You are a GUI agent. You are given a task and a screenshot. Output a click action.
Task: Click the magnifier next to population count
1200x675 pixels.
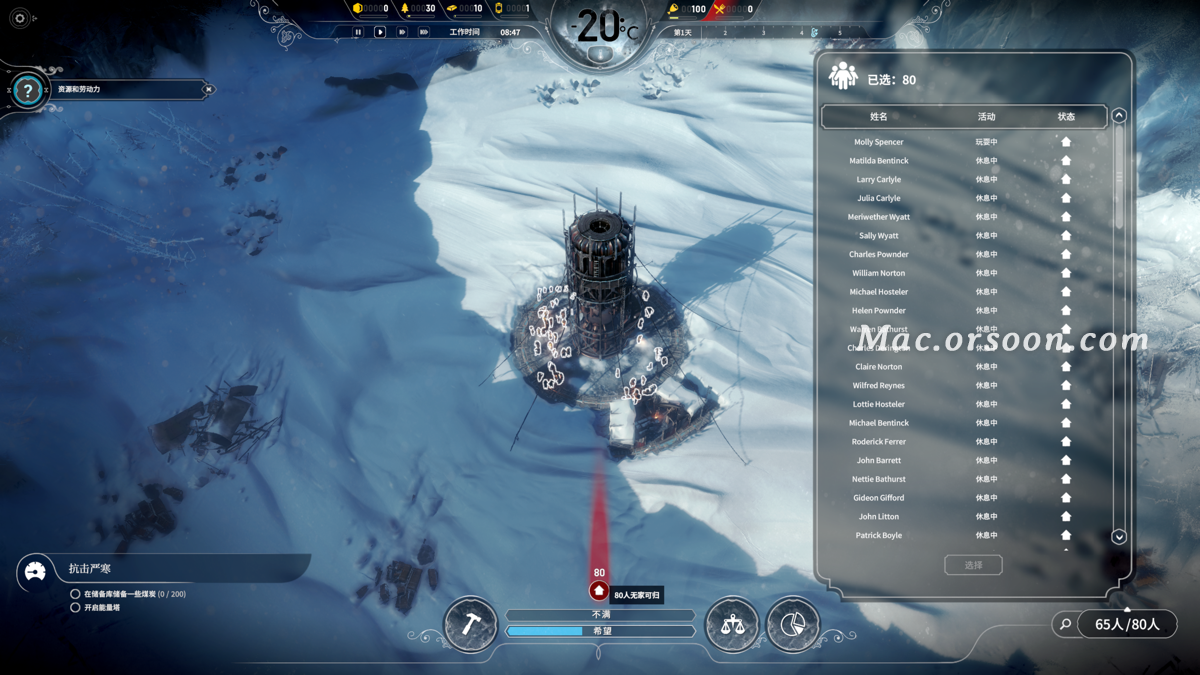(1065, 624)
